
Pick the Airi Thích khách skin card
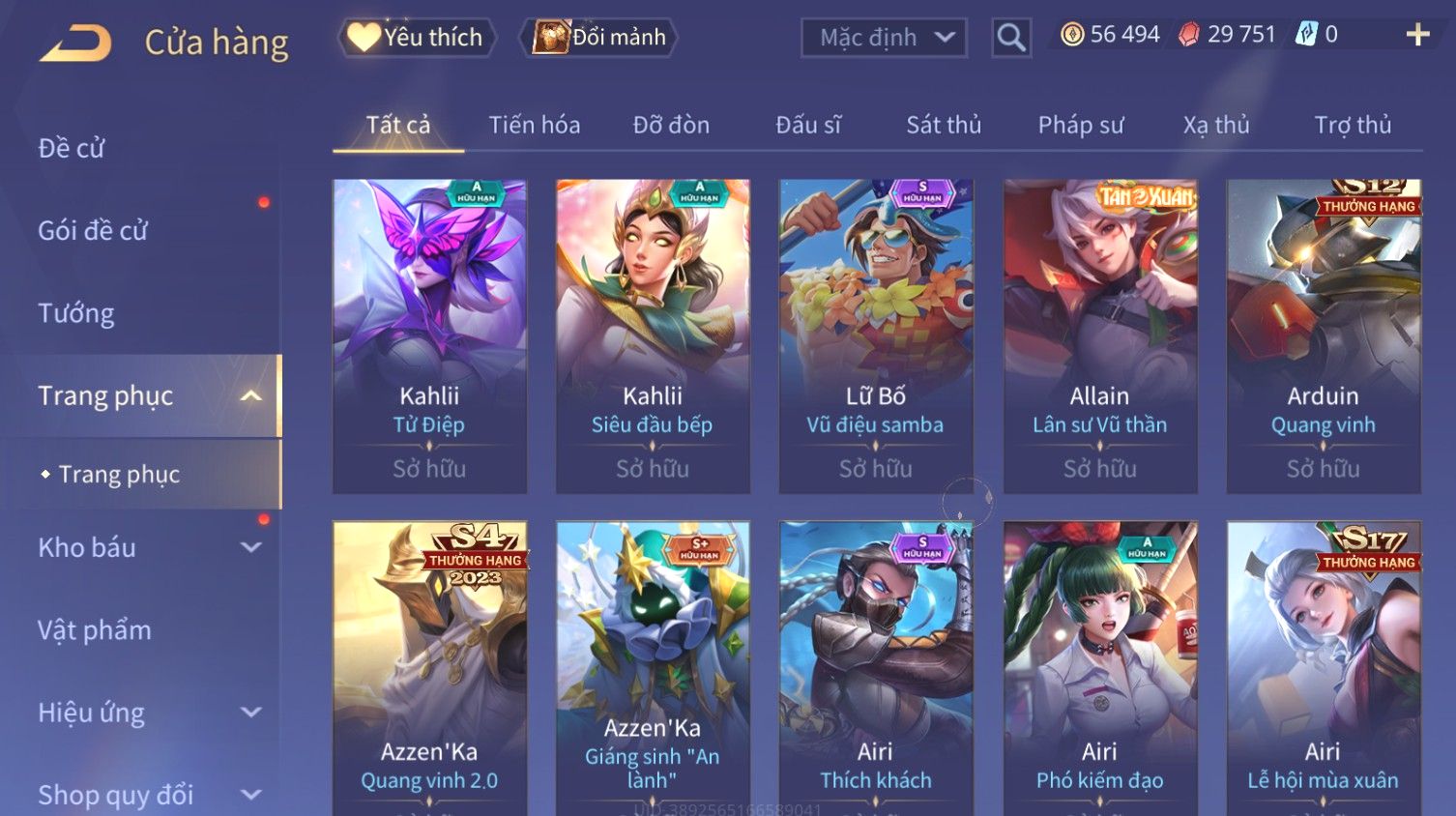(876, 667)
